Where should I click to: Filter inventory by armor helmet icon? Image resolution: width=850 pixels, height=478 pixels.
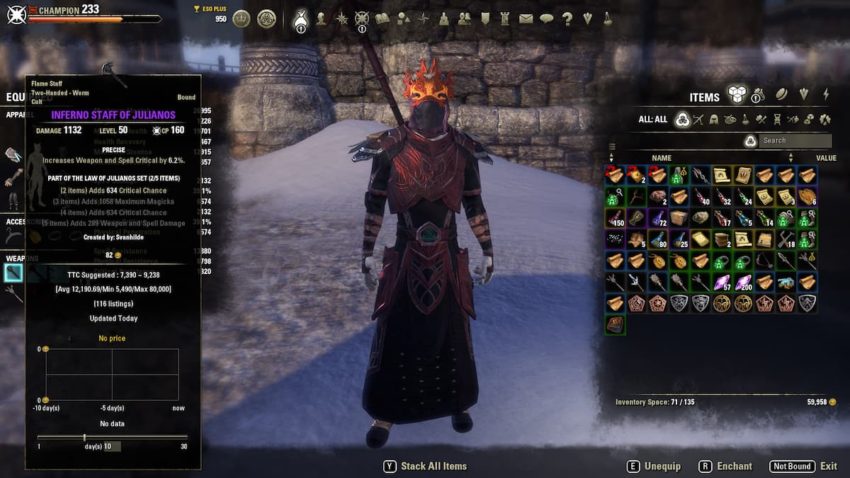tap(714, 119)
